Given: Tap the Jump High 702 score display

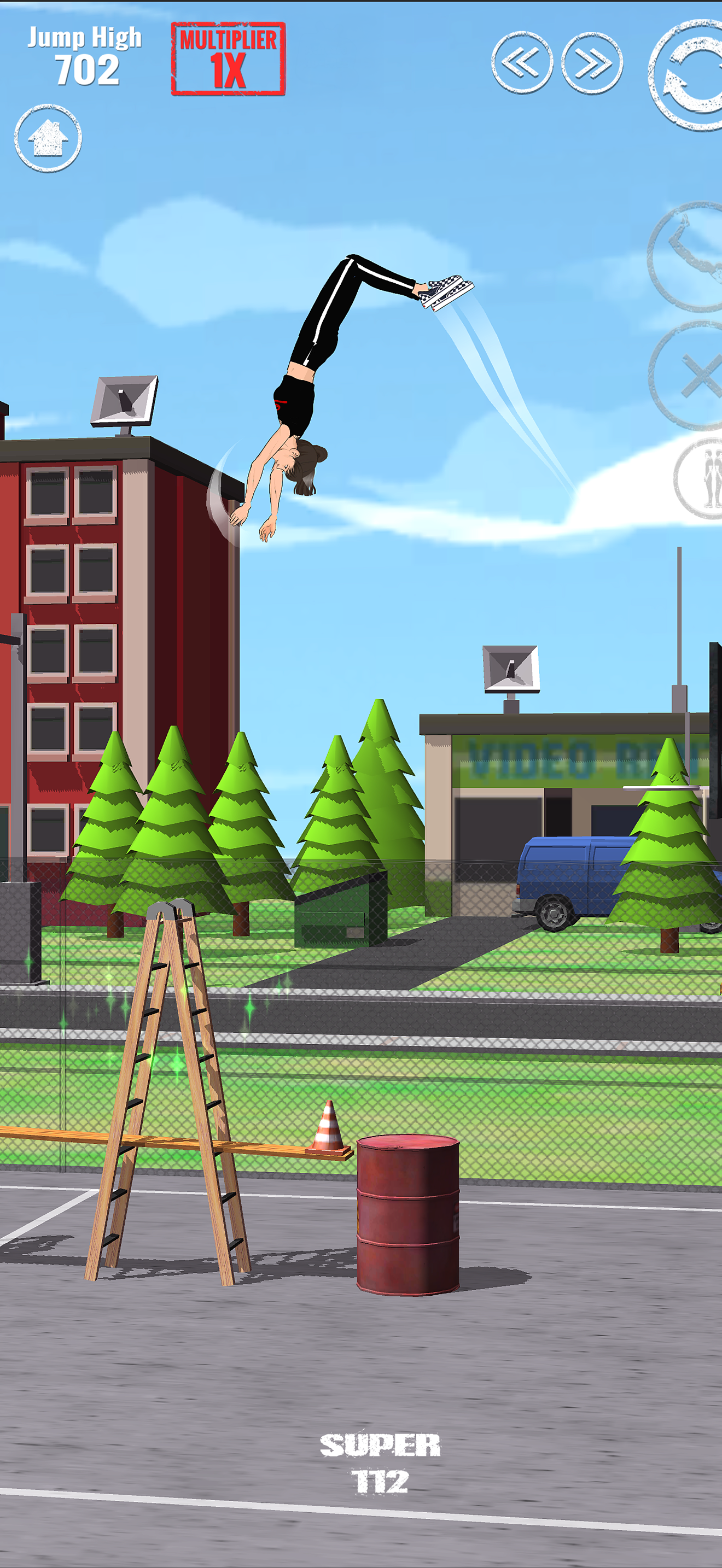Looking at the screenshot, I should [85, 54].
